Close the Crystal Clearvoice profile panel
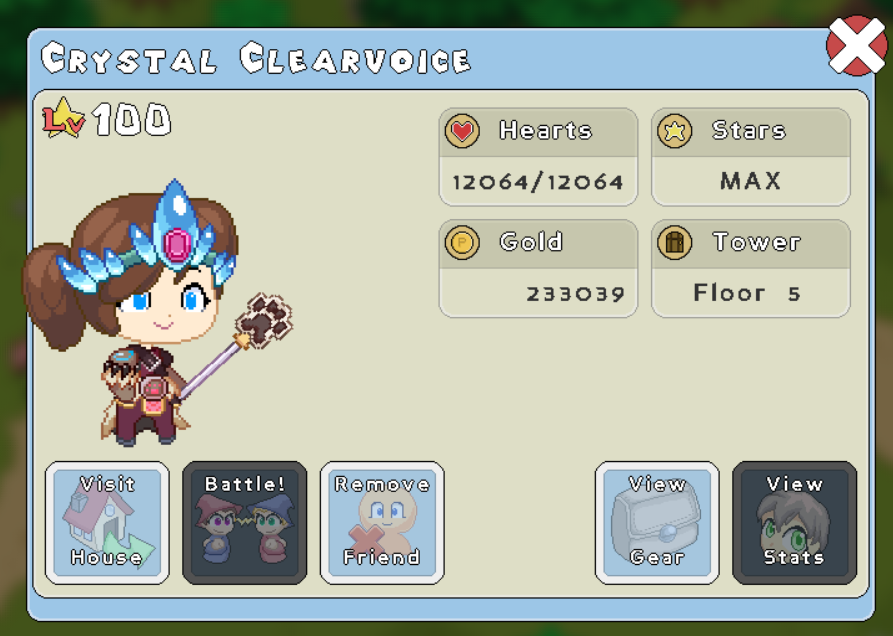Viewport: 893px width, 636px height. [x=855, y=46]
